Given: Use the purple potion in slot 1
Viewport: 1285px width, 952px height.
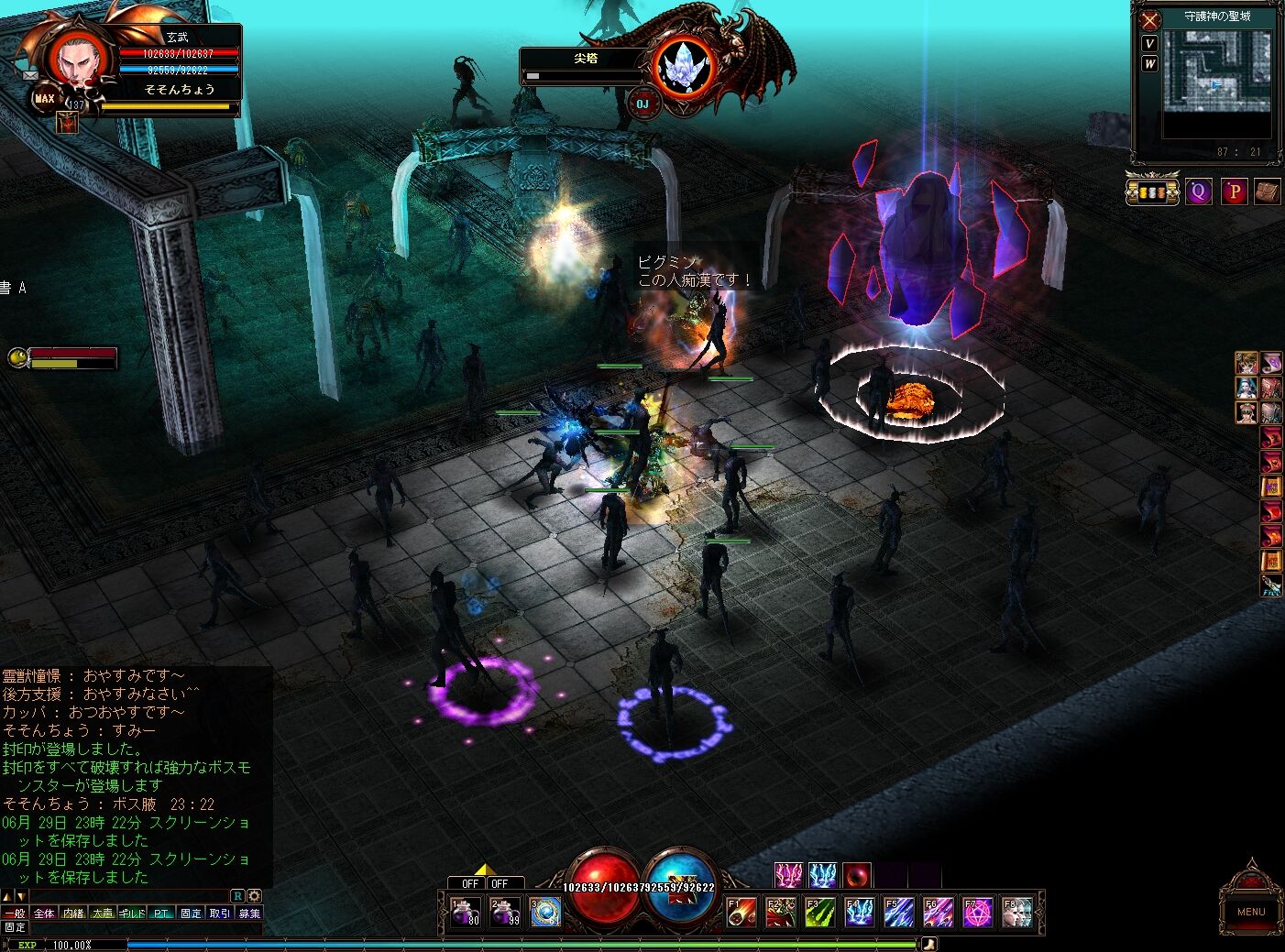Looking at the screenshot, I should 466,913.
